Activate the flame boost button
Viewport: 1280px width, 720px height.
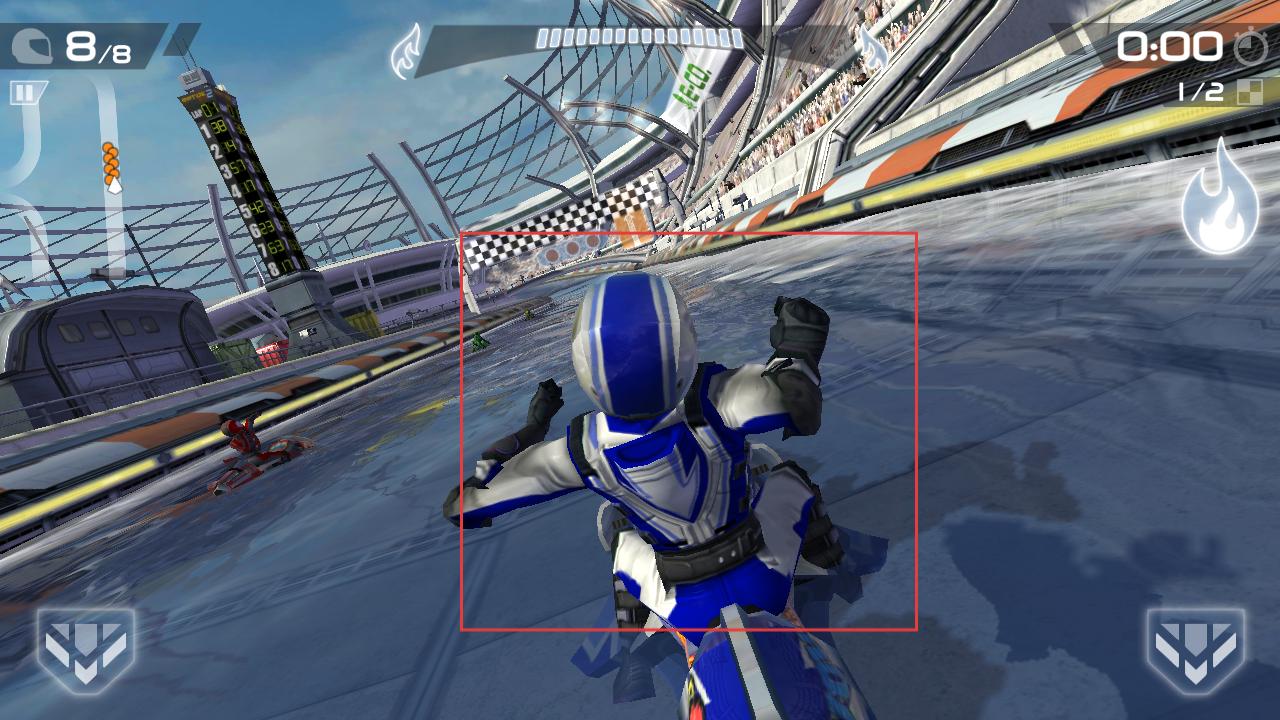click(1219, 199)
